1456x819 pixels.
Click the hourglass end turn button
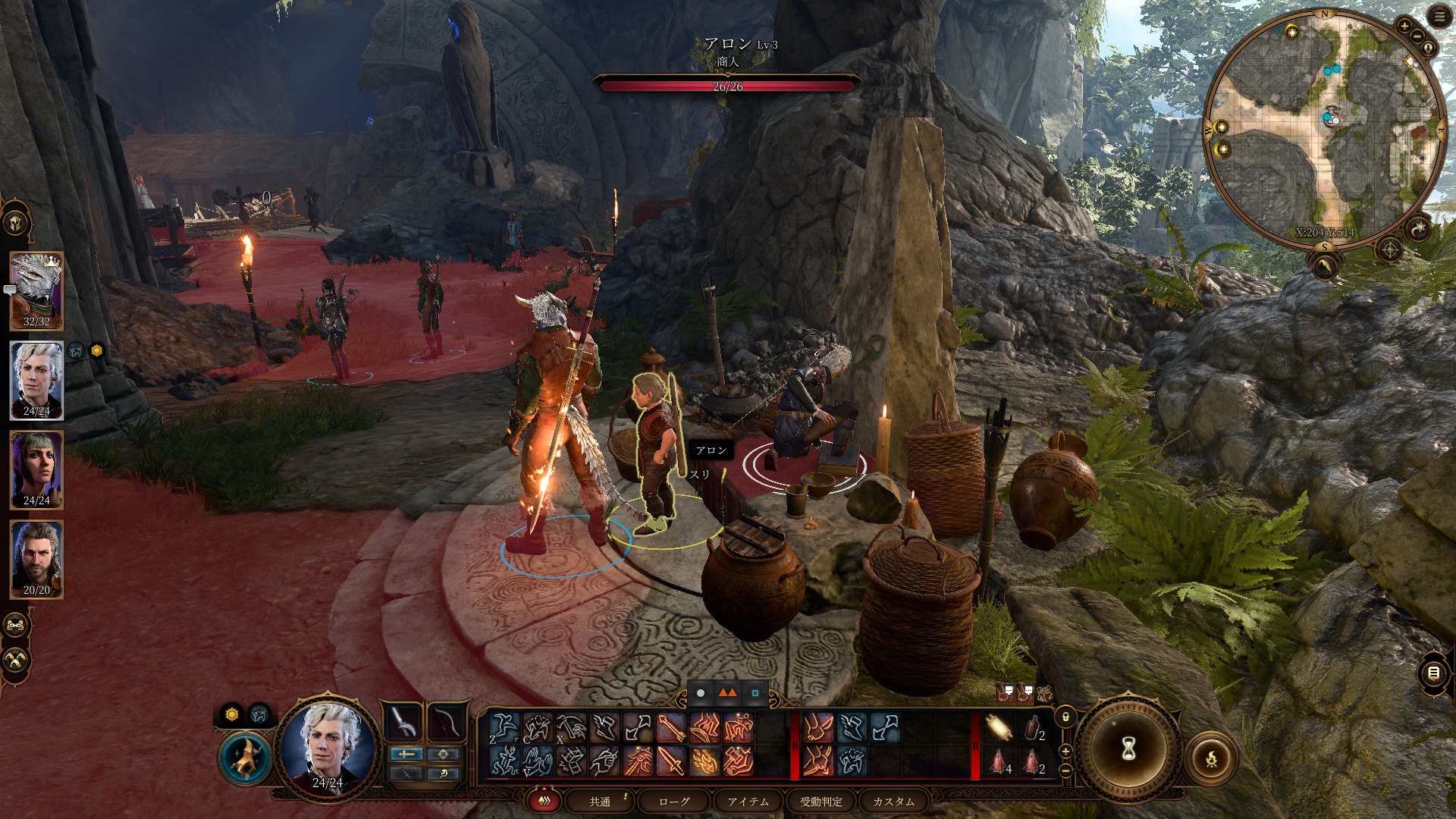[1128, 749]
